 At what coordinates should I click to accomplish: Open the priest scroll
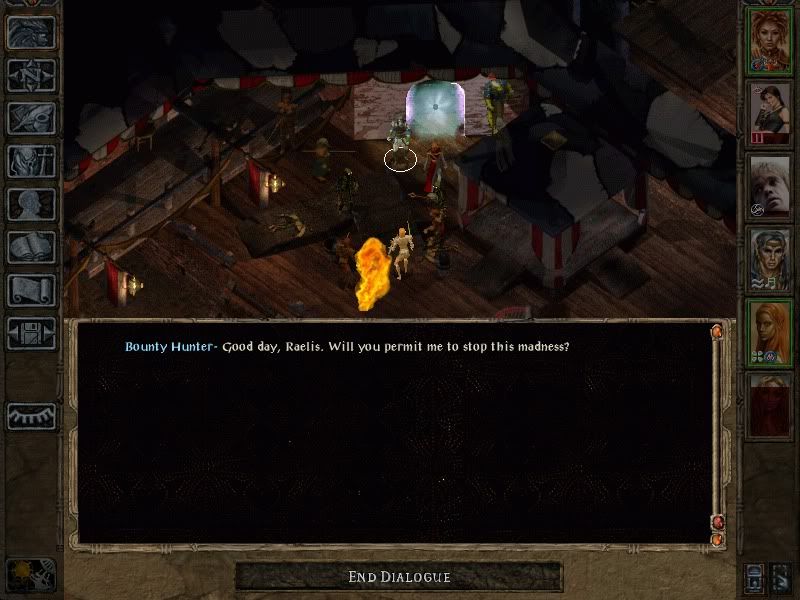point(31,290)
